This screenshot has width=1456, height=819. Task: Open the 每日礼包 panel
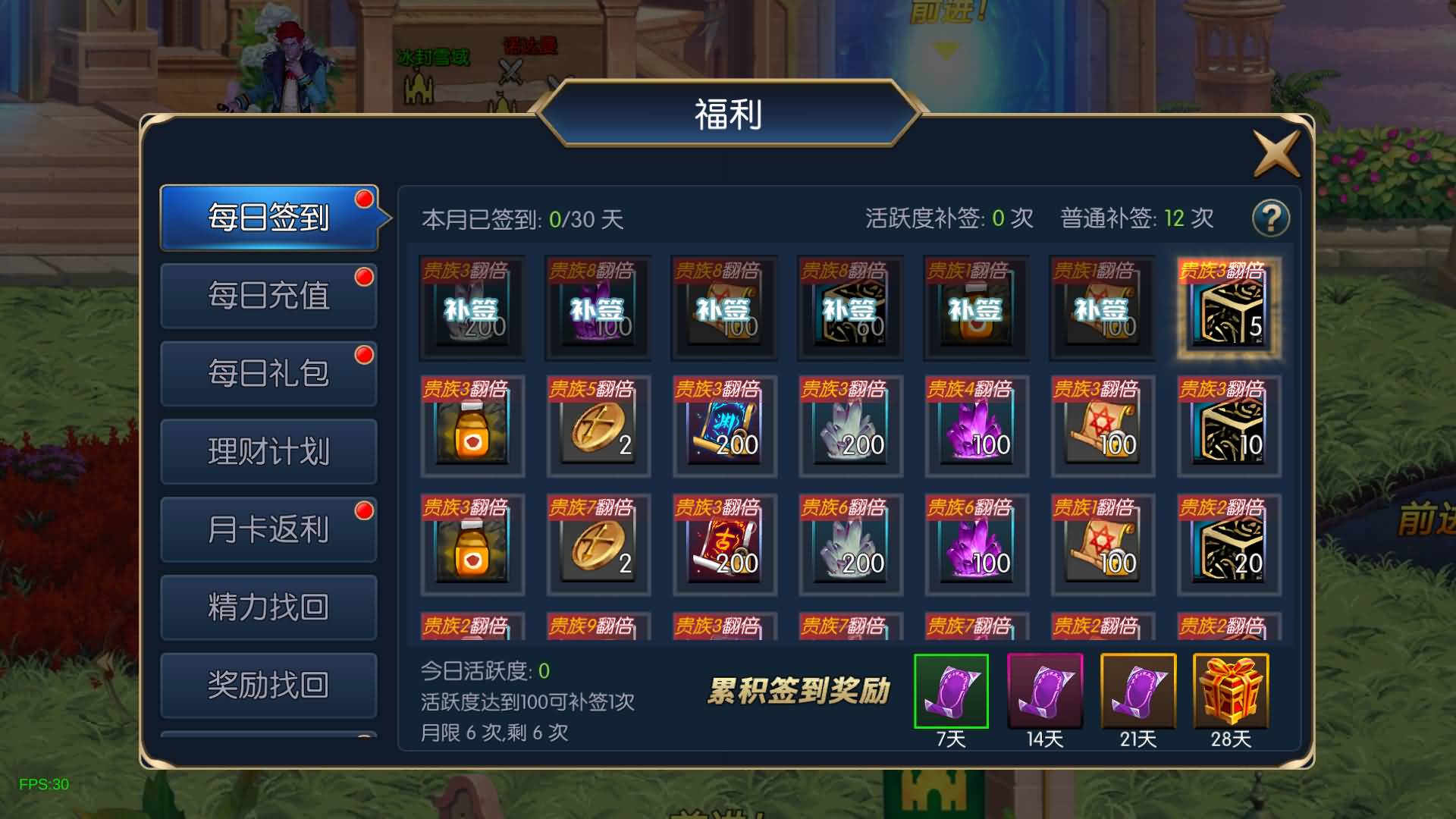pos(267,372)
